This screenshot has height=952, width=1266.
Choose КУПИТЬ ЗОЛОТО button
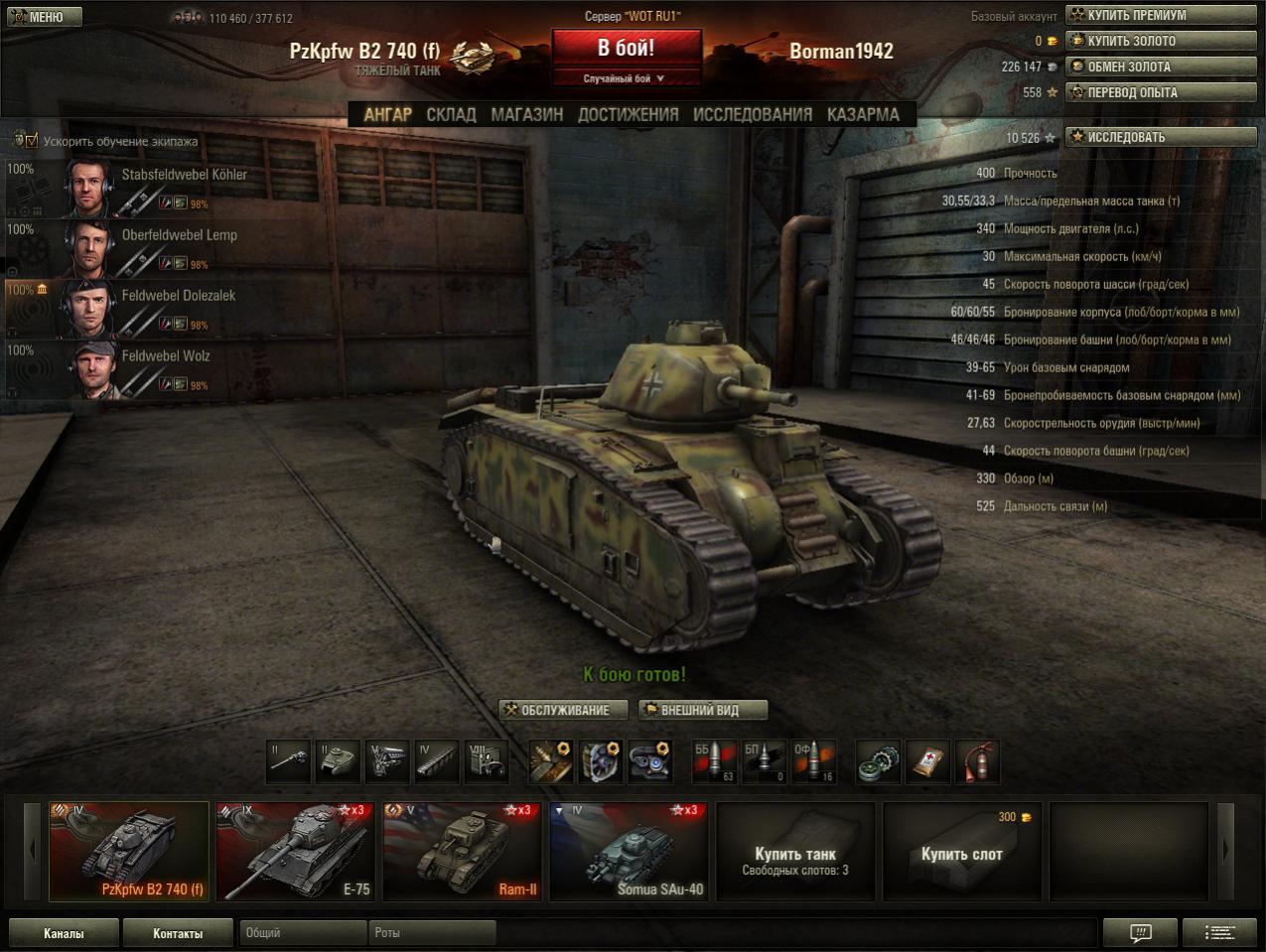[x=1160, y=41]
